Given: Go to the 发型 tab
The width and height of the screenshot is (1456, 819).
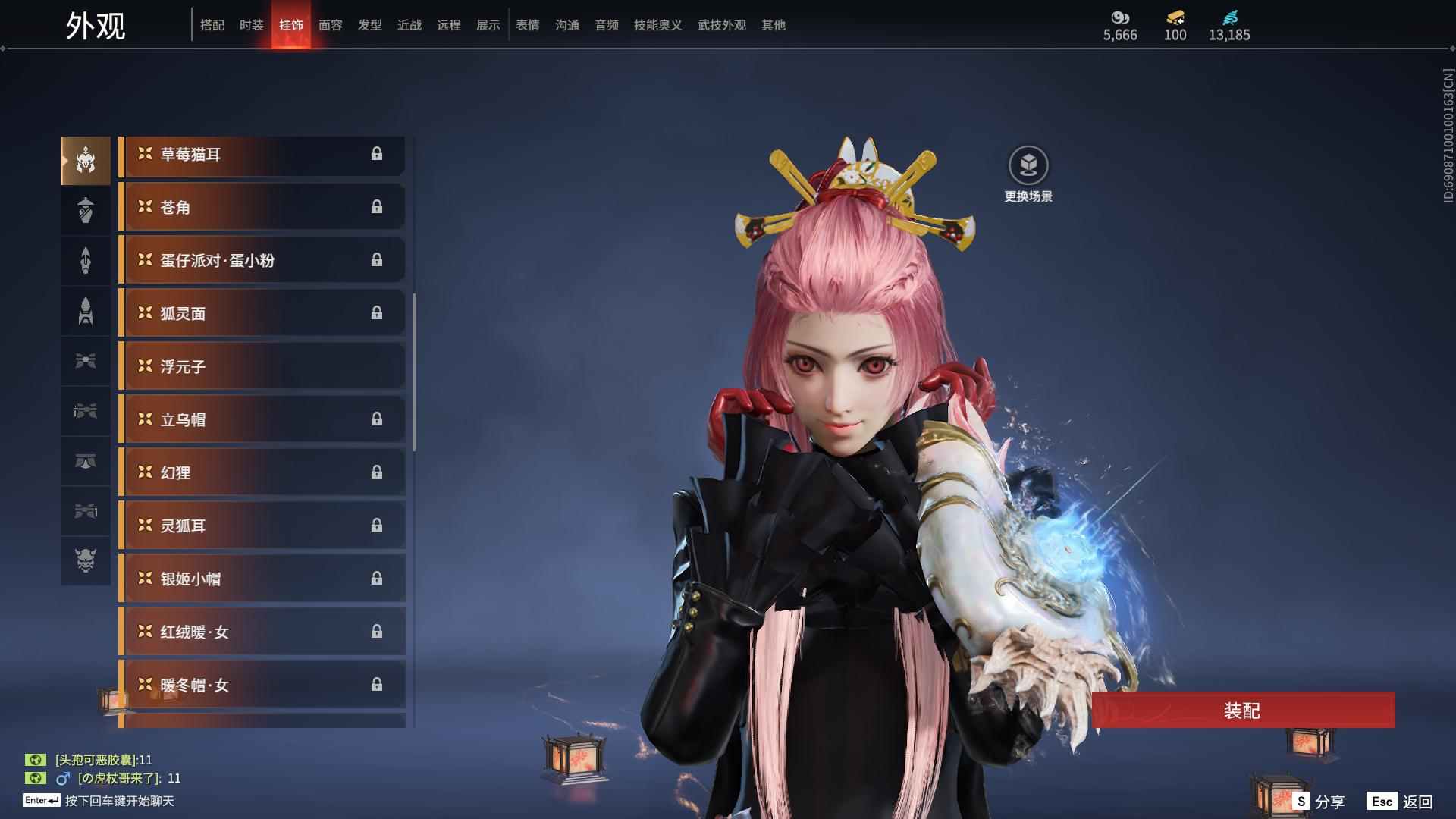Looking at the screenshot, I should 369,25.
